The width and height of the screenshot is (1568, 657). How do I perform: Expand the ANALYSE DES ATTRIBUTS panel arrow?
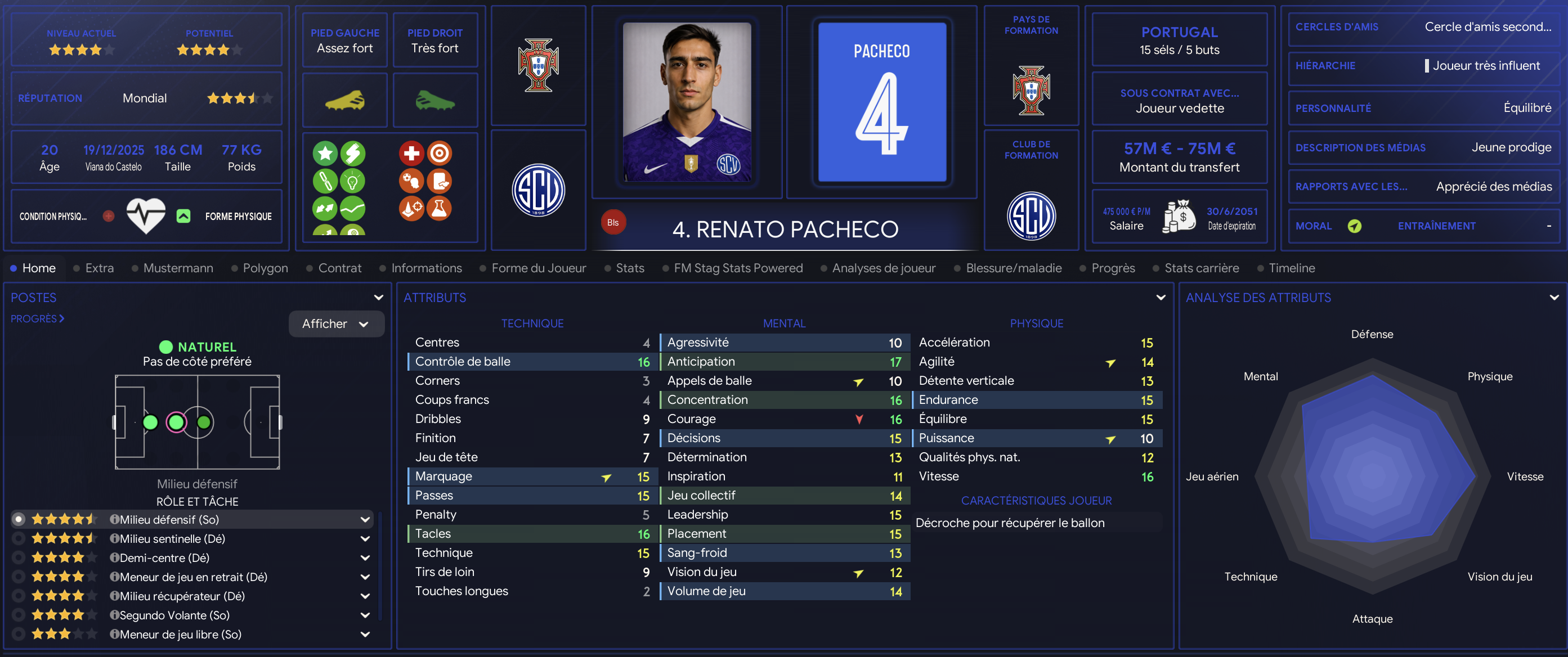point(1554,298)
